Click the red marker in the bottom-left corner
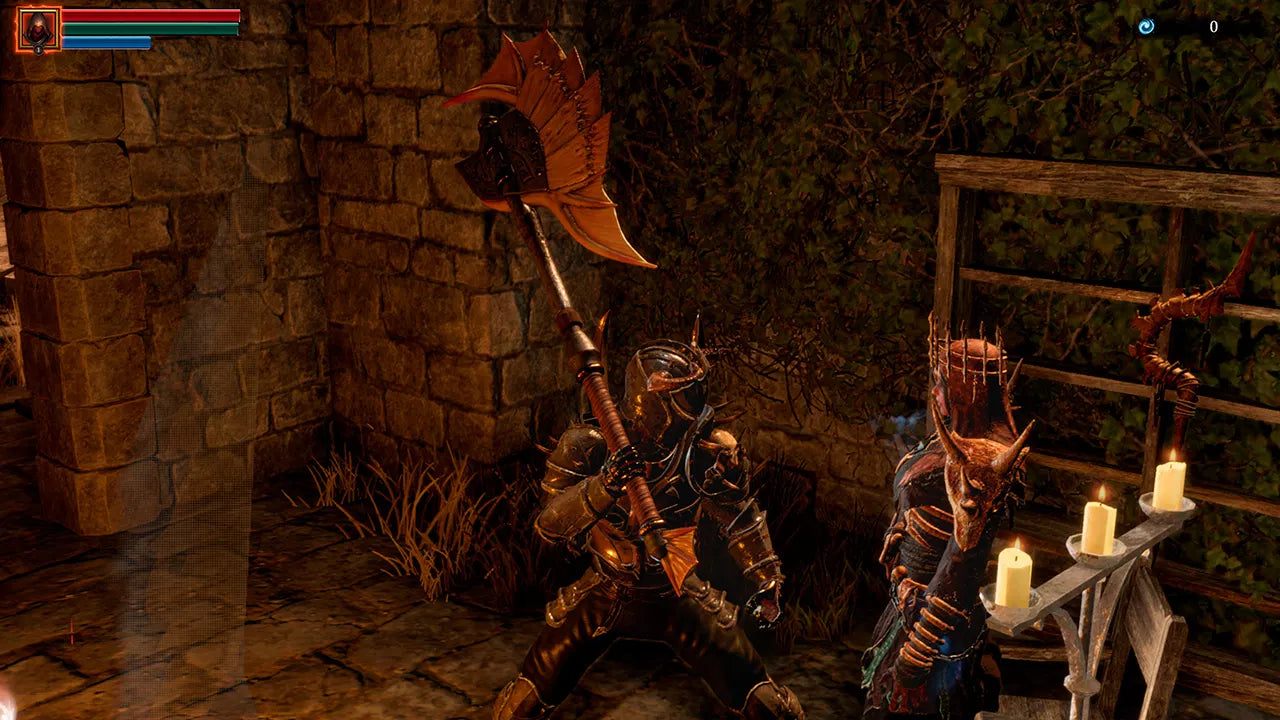 [70, 632]
